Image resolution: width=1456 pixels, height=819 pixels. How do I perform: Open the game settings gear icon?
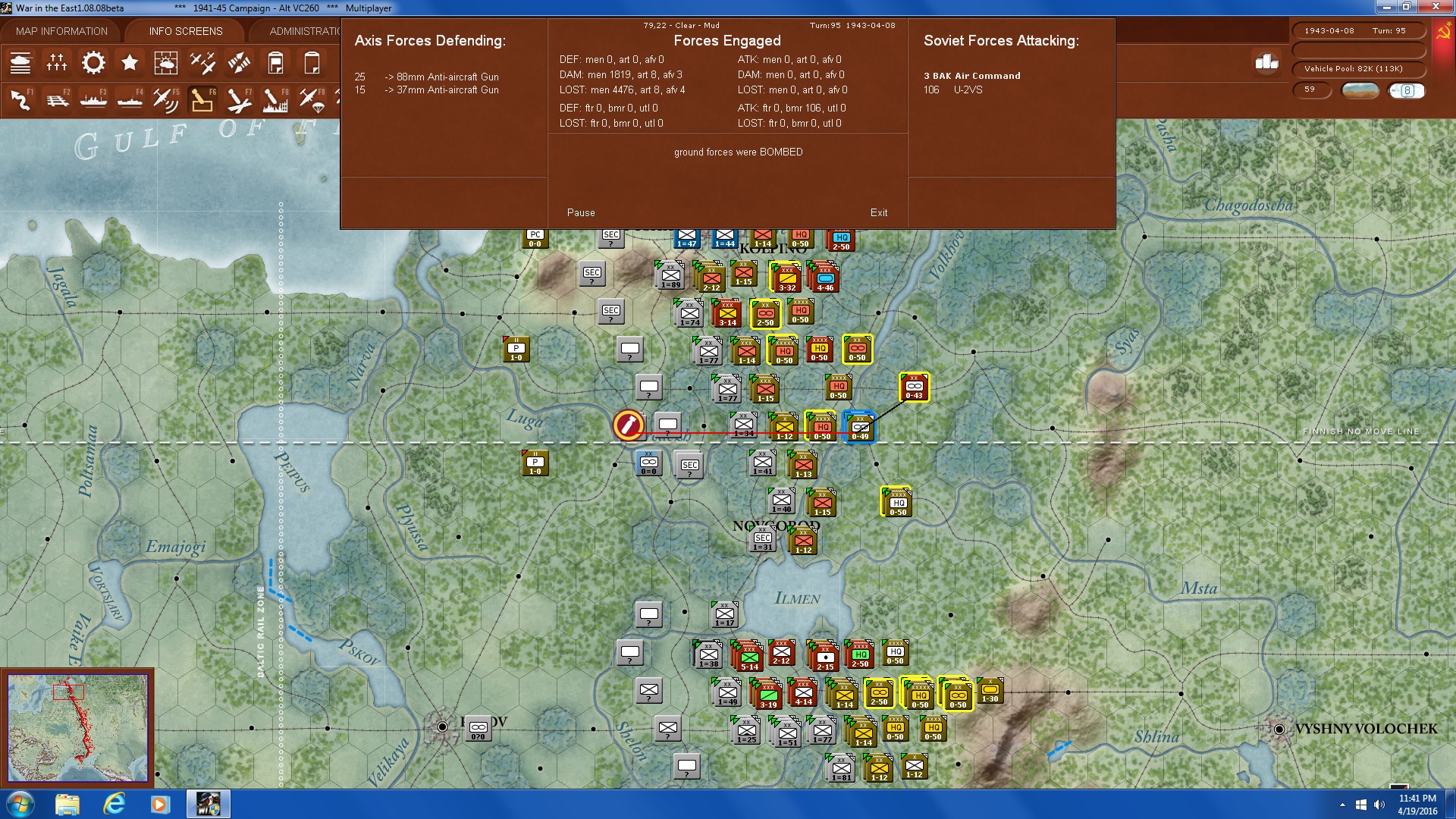pyautogui.click(x=93, y=62)
